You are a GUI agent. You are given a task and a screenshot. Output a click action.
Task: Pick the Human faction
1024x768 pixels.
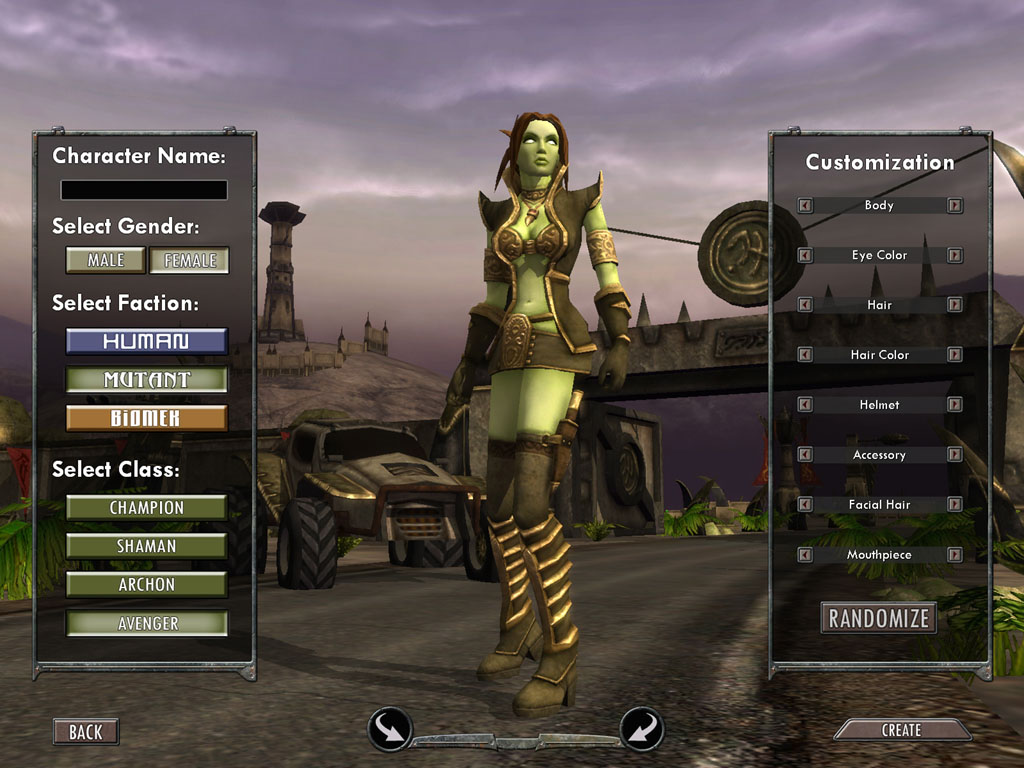click(x=146, y=341)
